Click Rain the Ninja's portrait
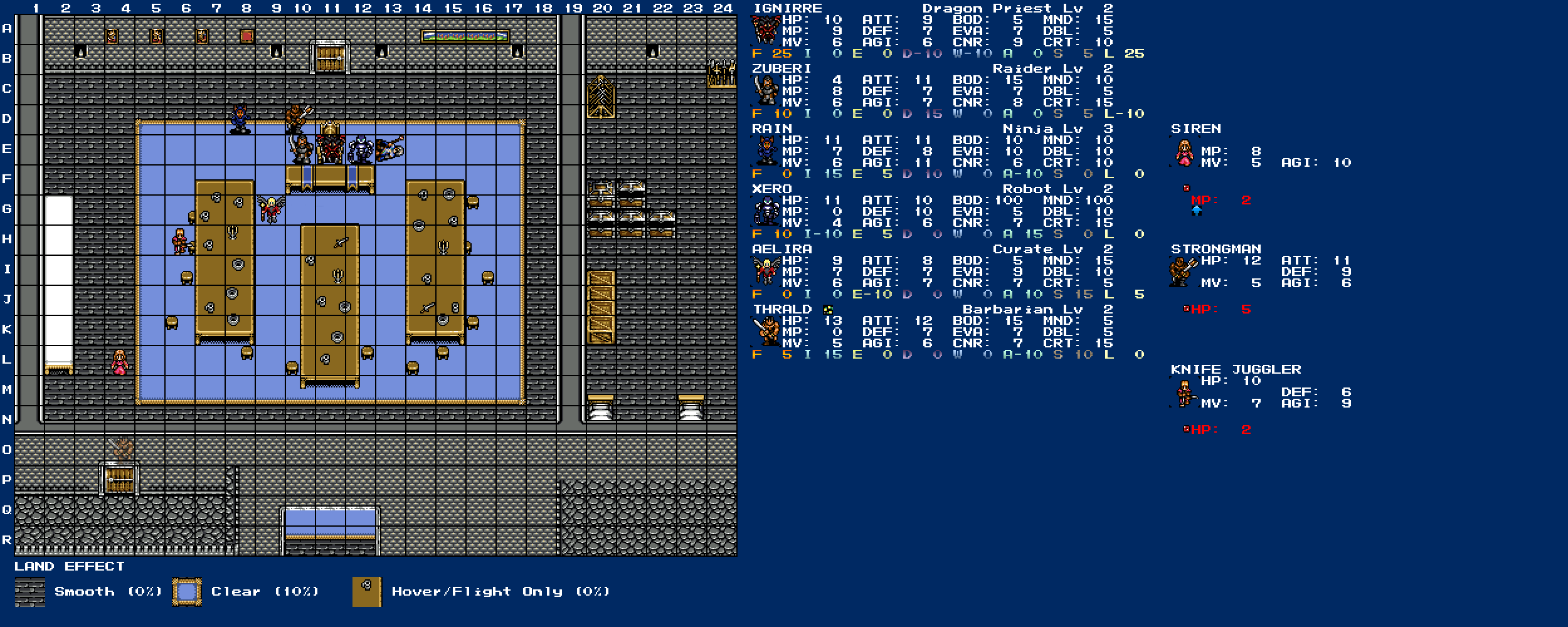The width and height of the screenshot is (1568, 627). click(766, 150)
